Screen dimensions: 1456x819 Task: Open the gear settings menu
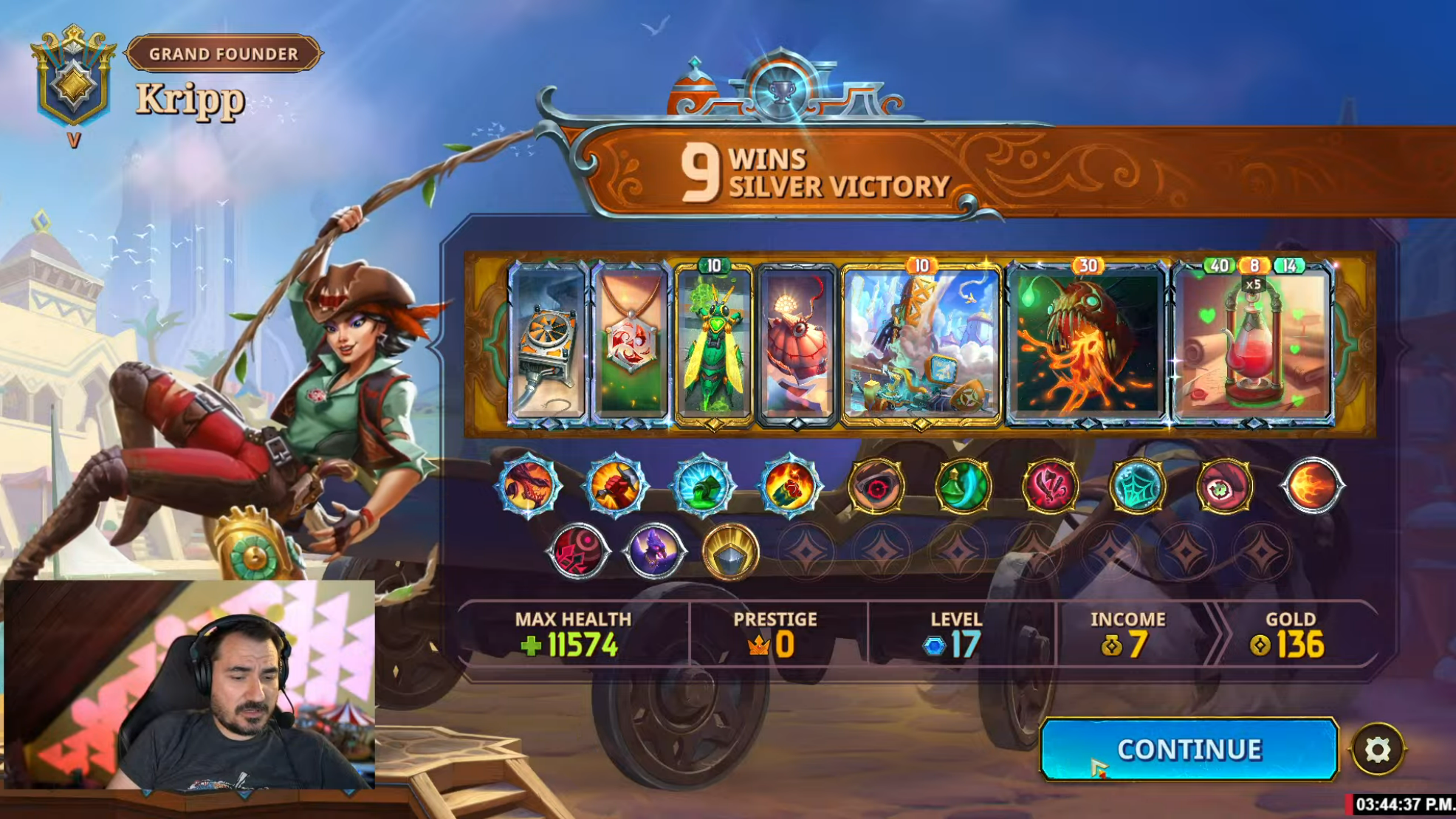click(1377, 750)
